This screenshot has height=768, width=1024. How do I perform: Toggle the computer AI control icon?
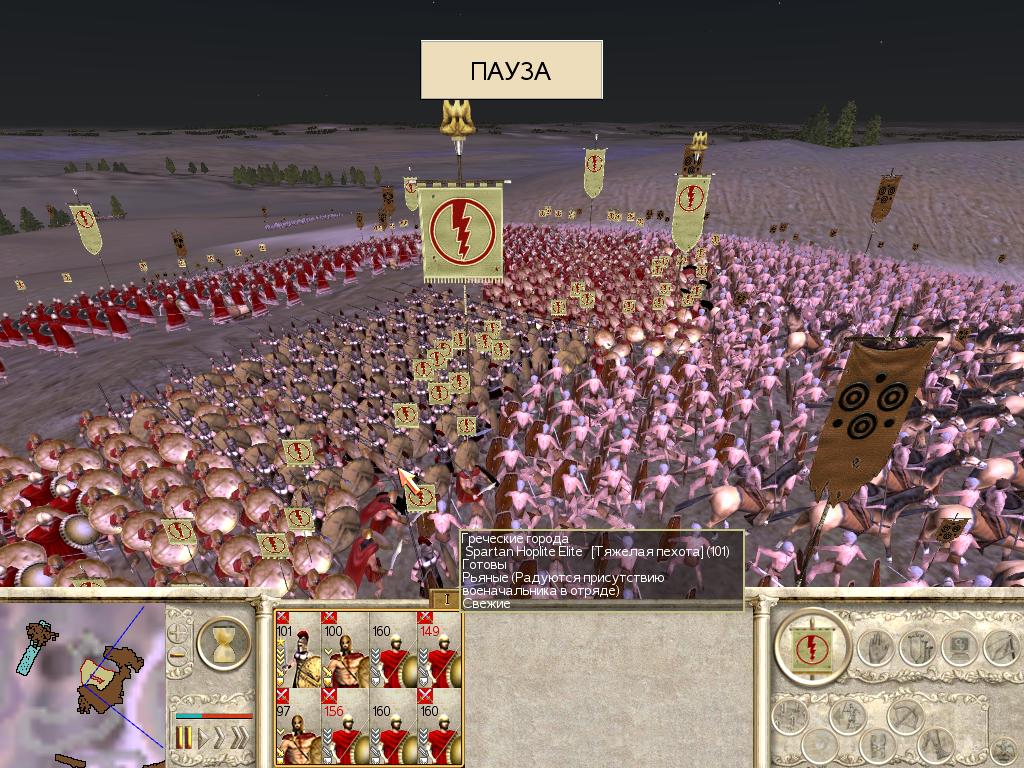(x=957, y=648)
